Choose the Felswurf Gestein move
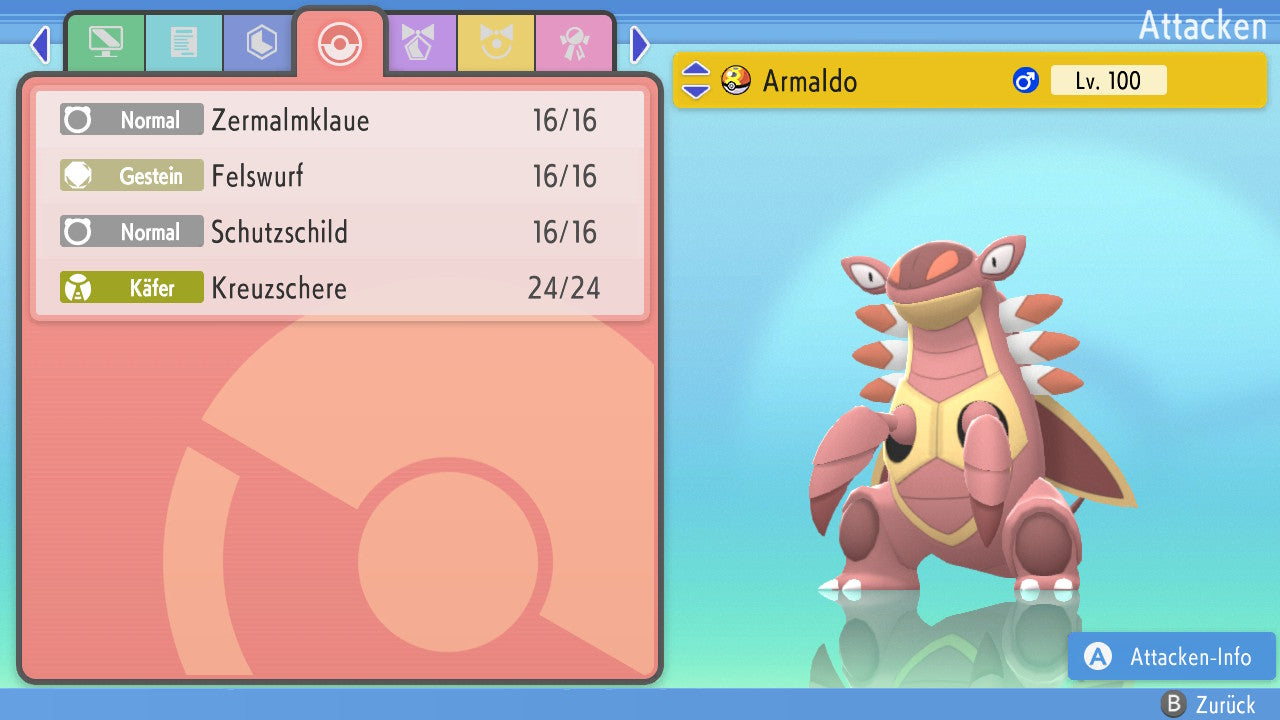This screenshot has width=1280, height=720. [340, 177]
